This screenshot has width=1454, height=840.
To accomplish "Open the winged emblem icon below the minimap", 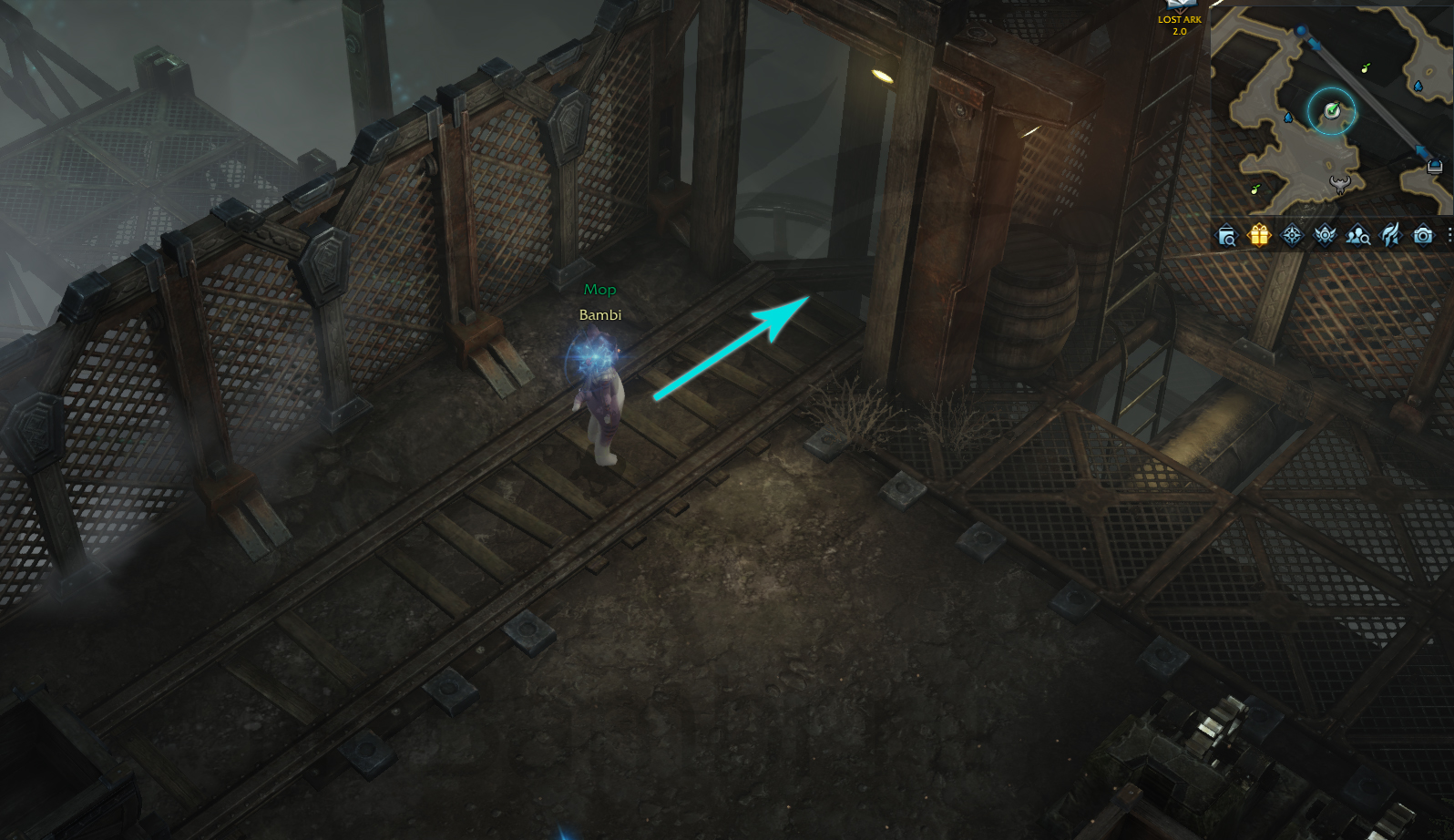I will click(1325, 236).
